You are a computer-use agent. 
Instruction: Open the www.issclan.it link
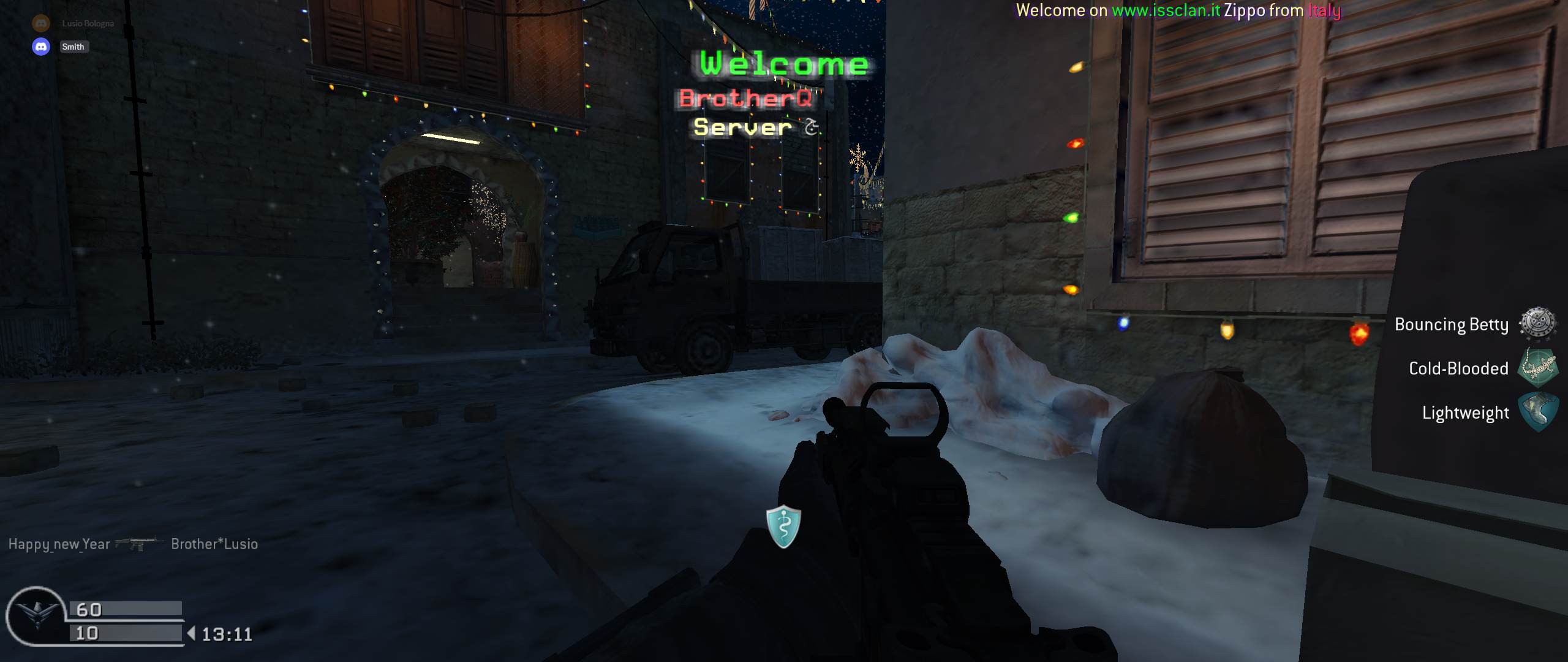tap(1166, 10)
